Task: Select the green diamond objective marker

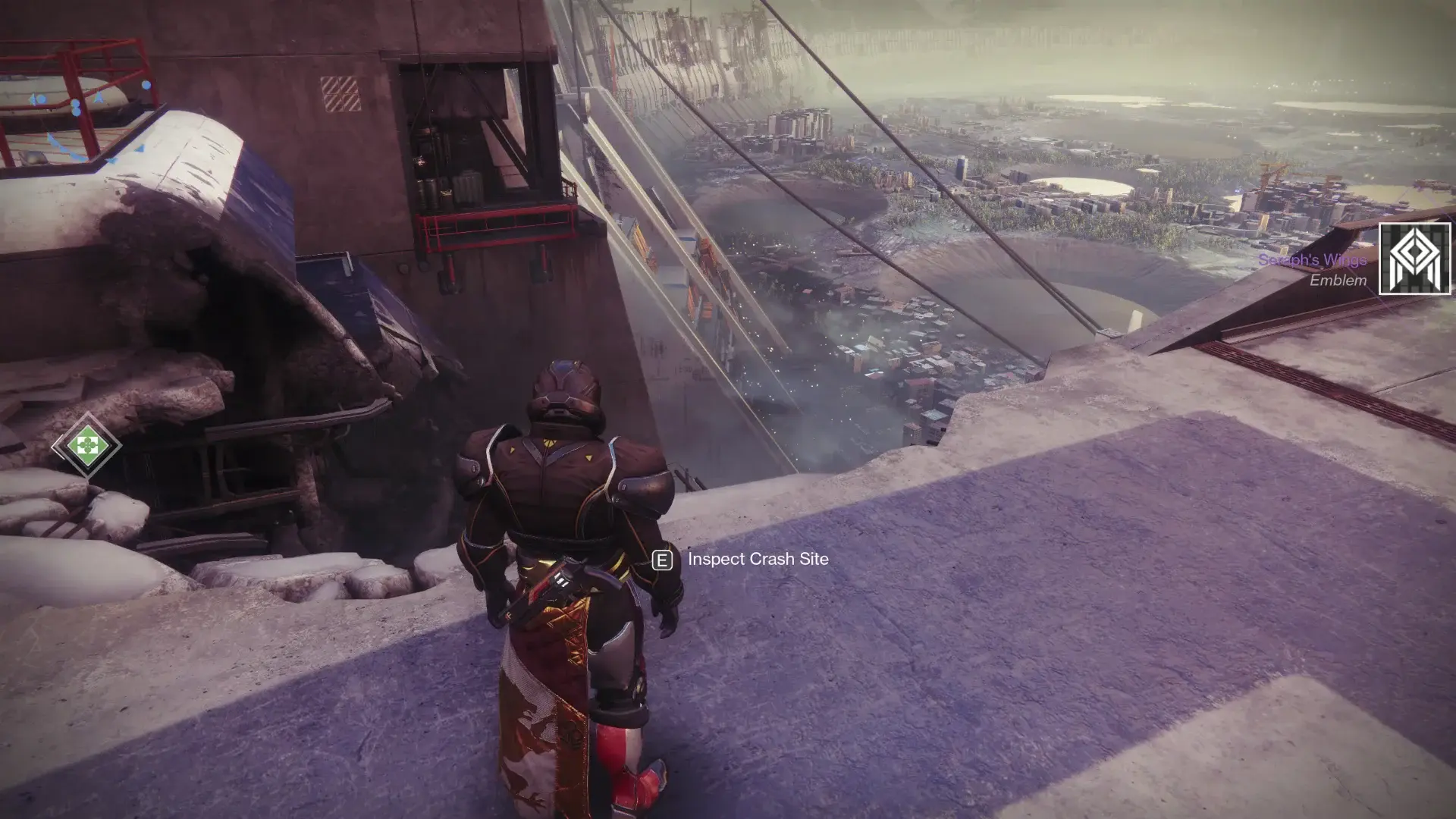Action: coord(87,445)
